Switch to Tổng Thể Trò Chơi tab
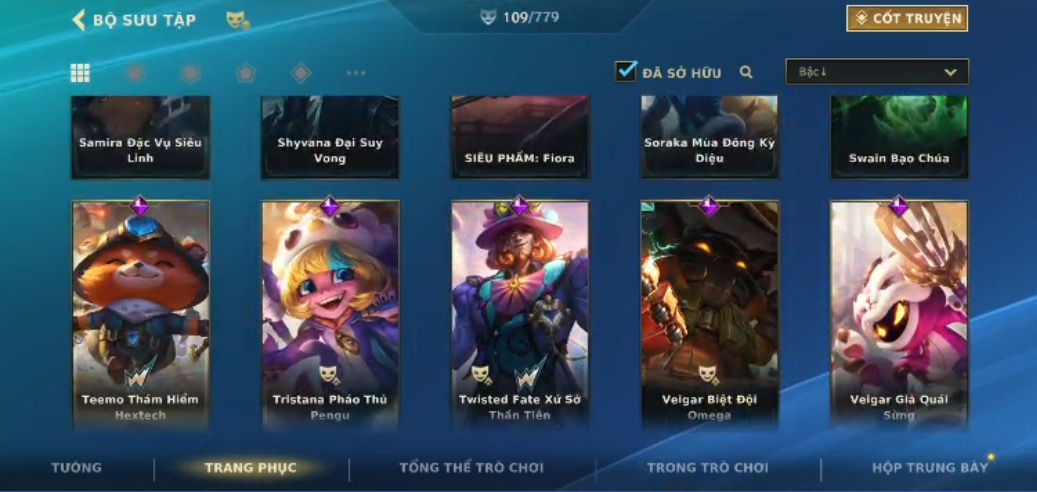 (x=471, y=468)
